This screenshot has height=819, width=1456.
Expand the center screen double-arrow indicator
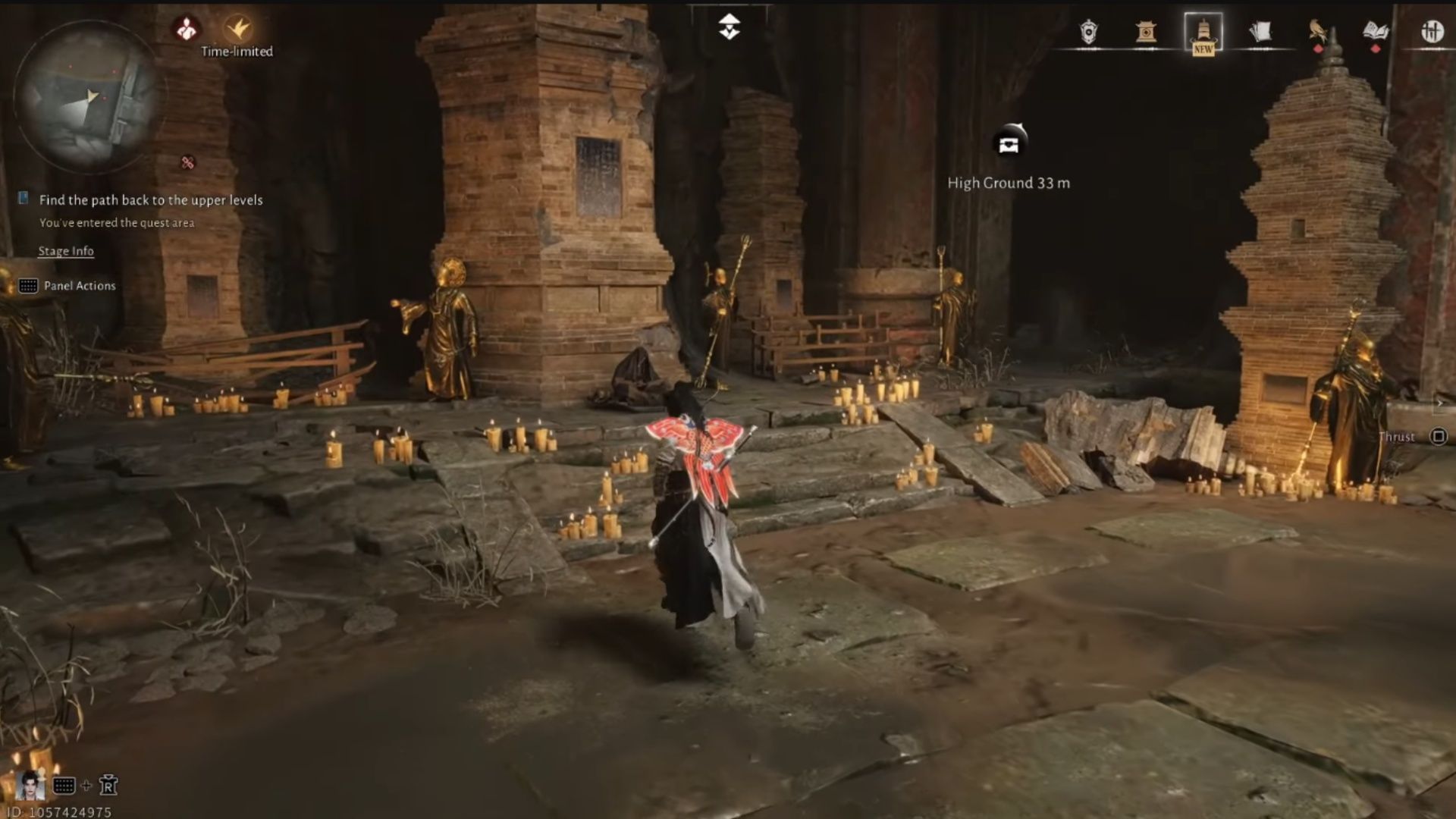(x=727, y=25)
